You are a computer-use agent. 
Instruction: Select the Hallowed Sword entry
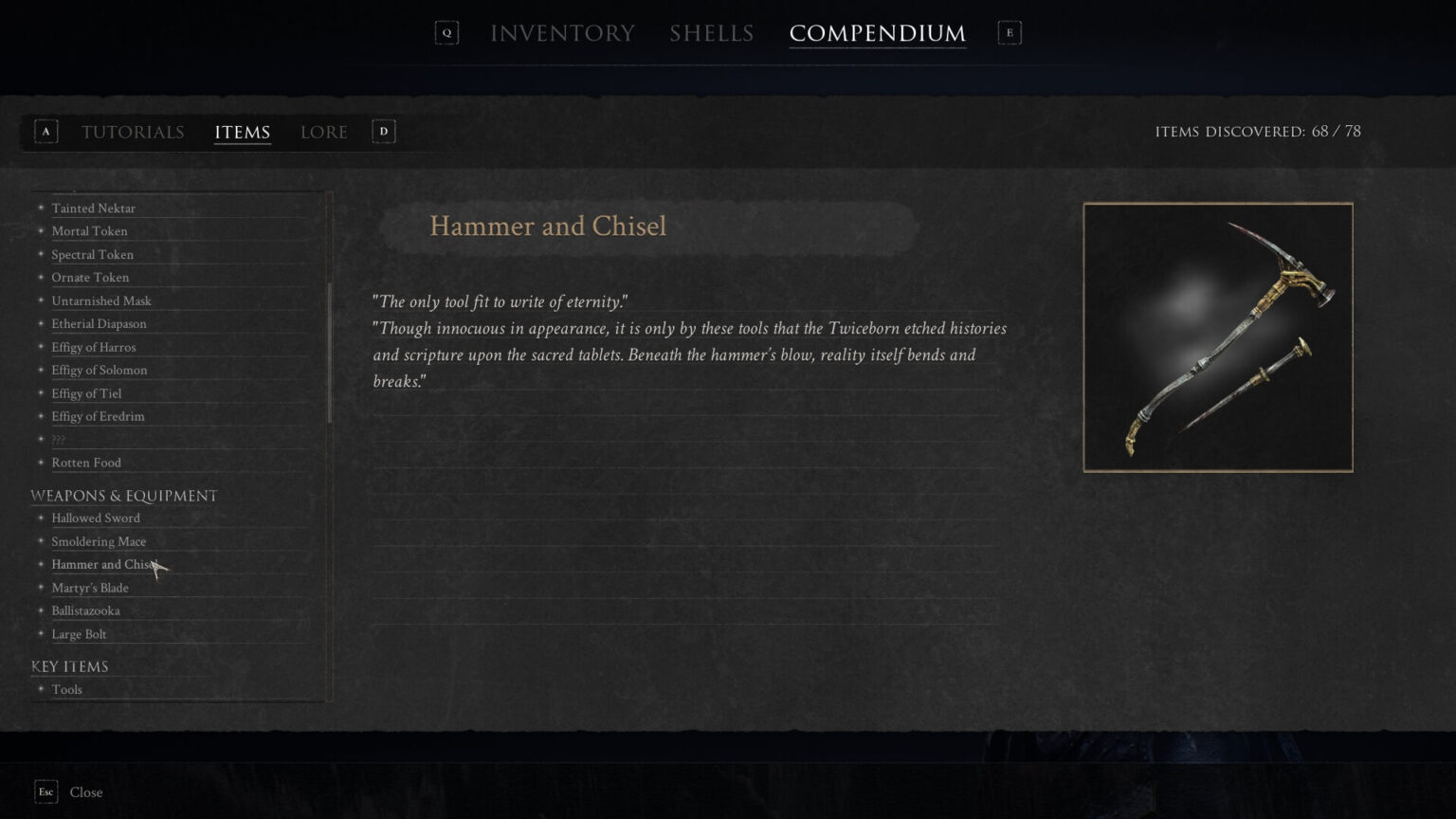(95, 519)
